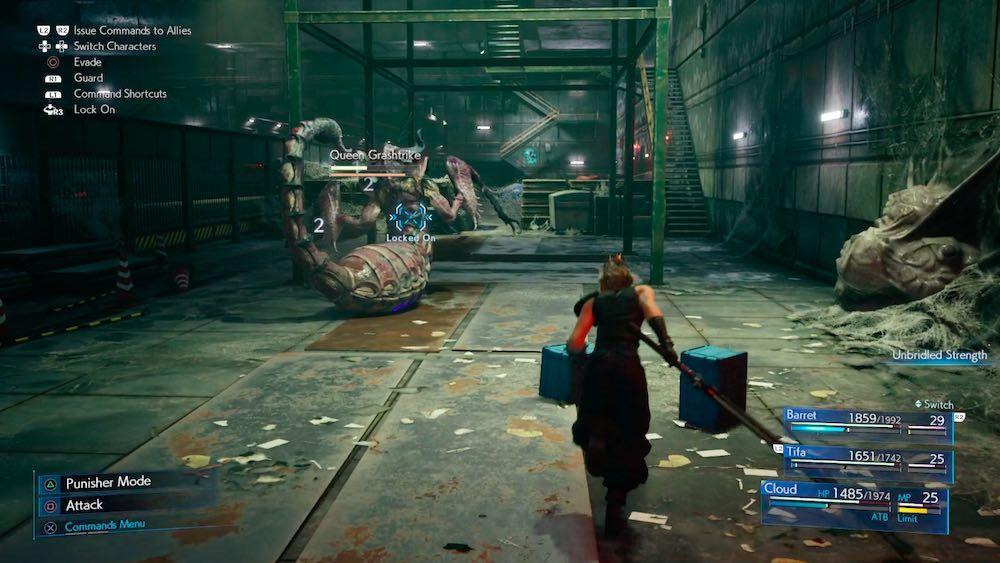The image size is (1000, 563).
Task: Click the Locked On target marker
Action: (409, 217)
